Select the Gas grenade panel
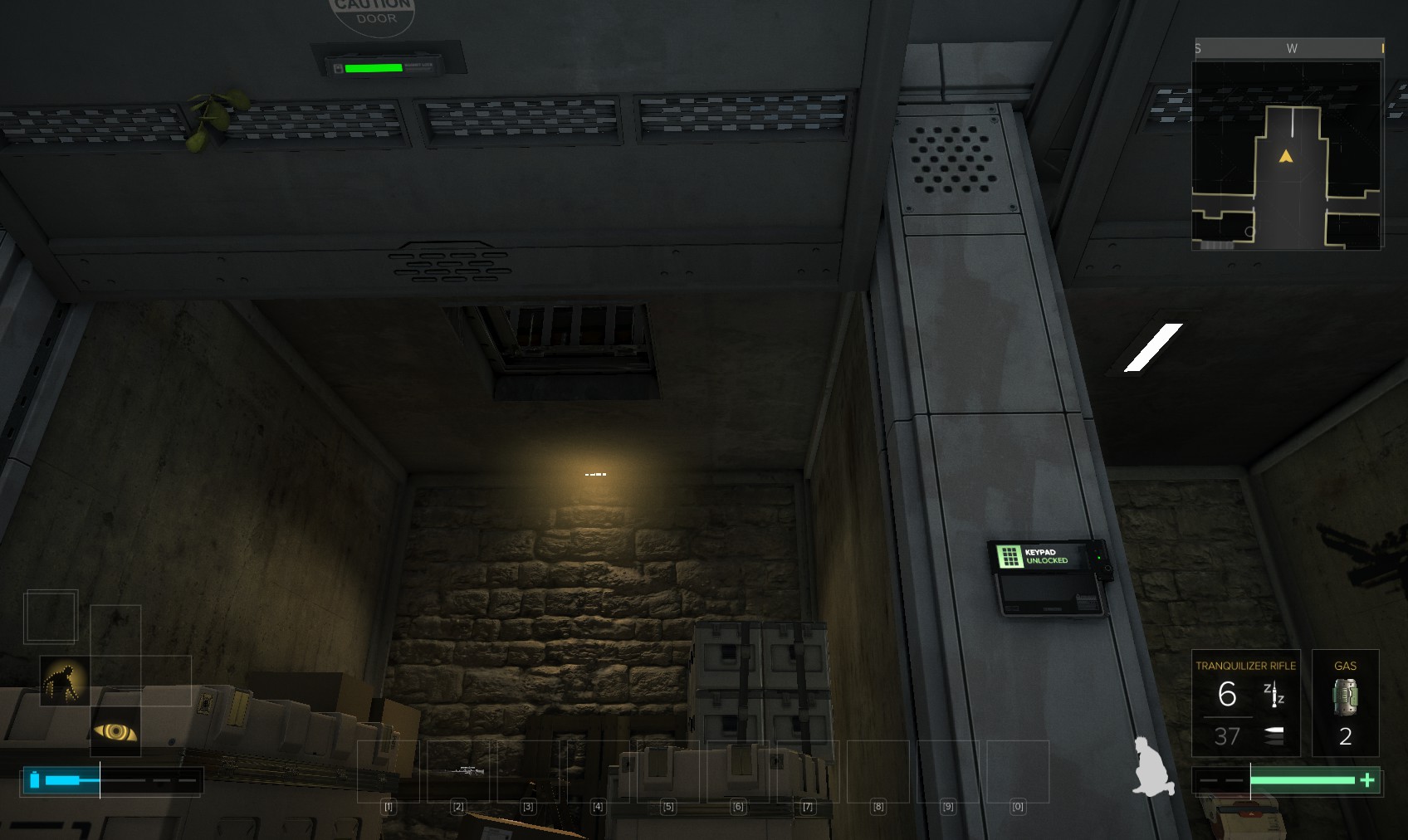The height and width of the screenshot is (840, 1408). tap(1345, 702)
